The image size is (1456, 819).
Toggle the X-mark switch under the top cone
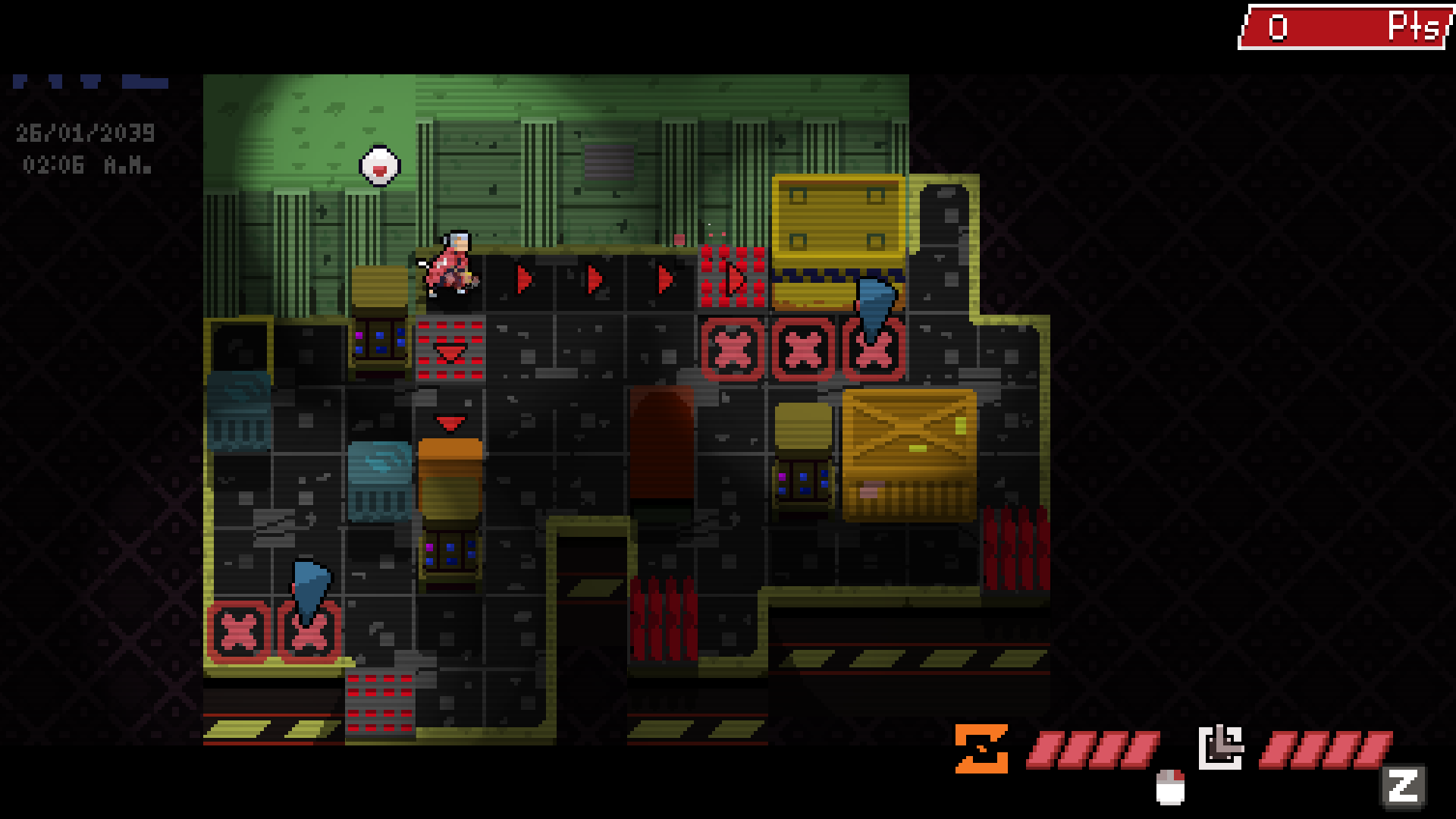click(872, 350)
